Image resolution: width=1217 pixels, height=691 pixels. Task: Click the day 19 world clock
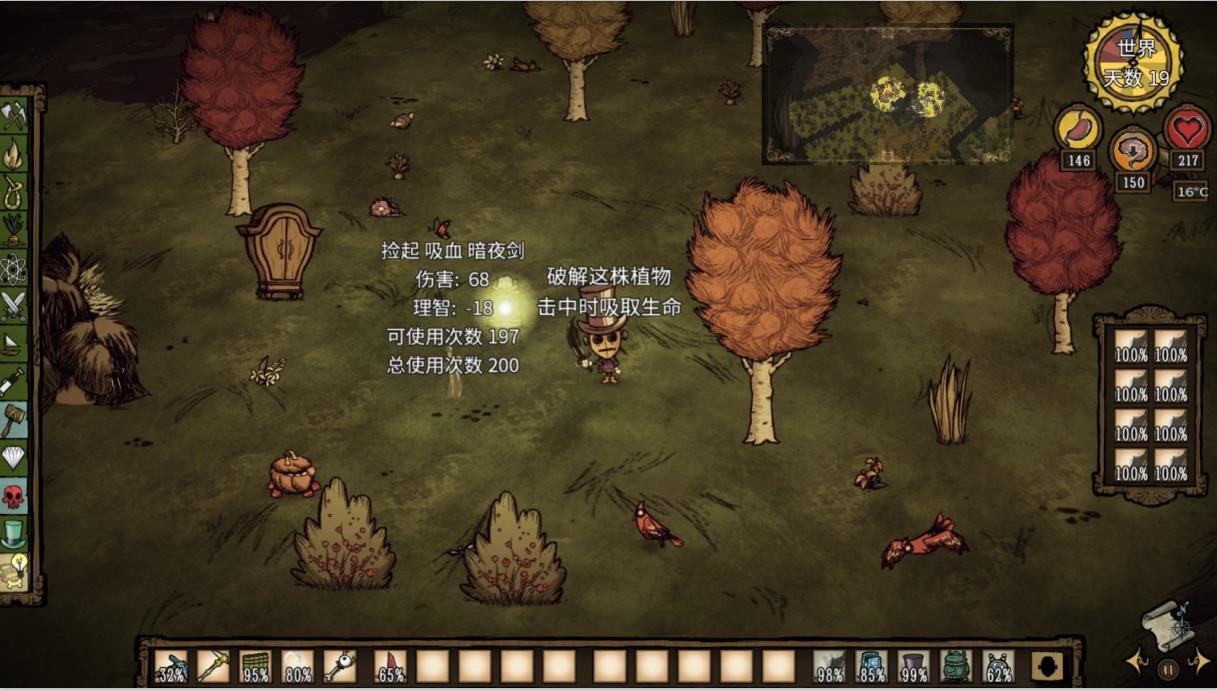click(x=1134, y=62)
